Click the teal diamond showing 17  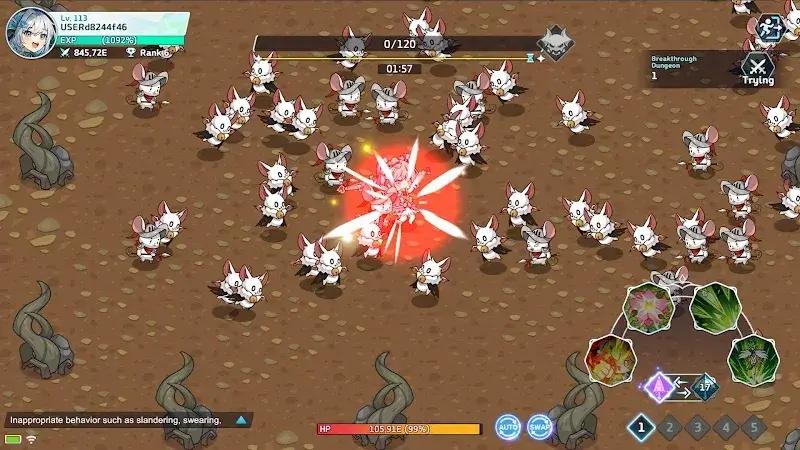click(703, 385)
